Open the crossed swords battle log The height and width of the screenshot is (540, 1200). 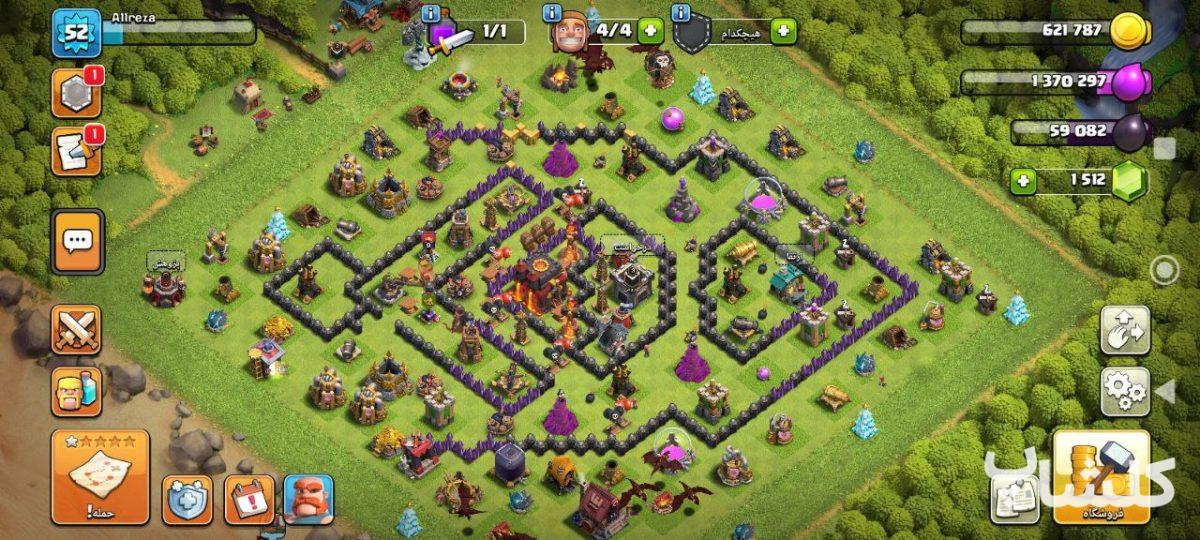[x=76, y=330]
